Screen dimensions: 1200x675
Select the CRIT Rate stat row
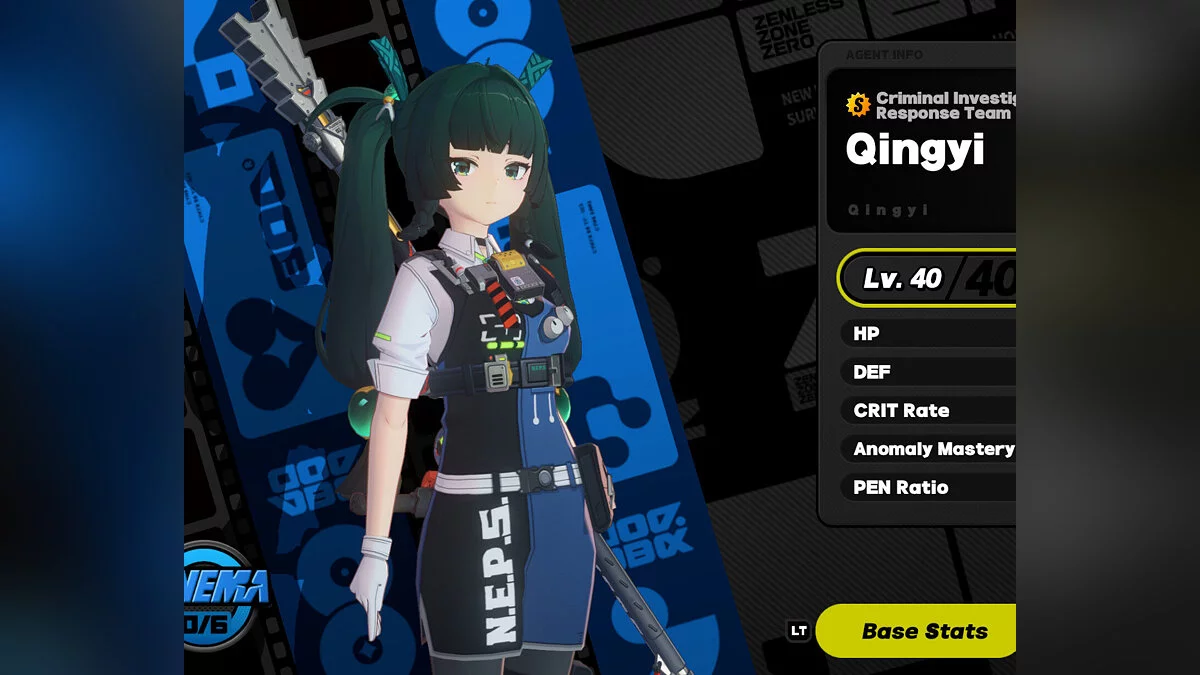pos(928,410)
